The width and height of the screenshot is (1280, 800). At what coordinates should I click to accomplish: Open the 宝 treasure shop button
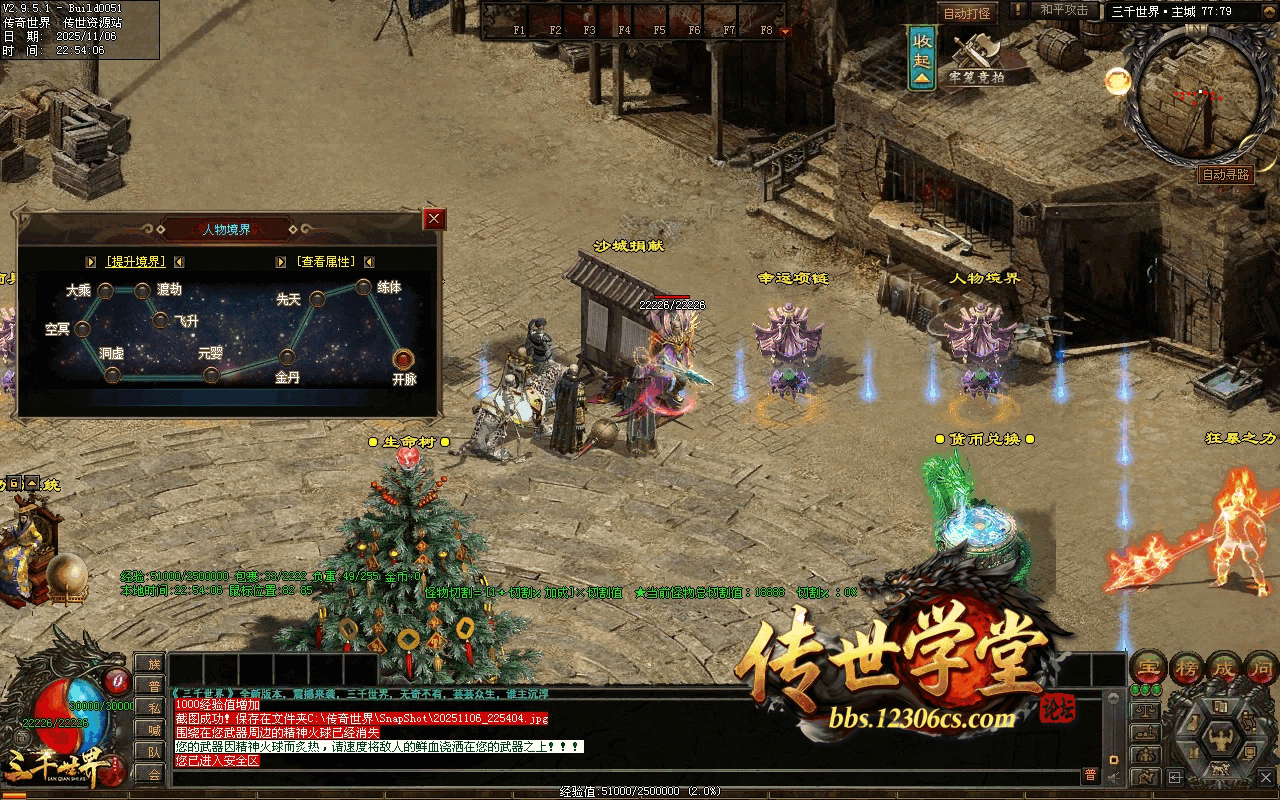click(x=1147, y=667)
